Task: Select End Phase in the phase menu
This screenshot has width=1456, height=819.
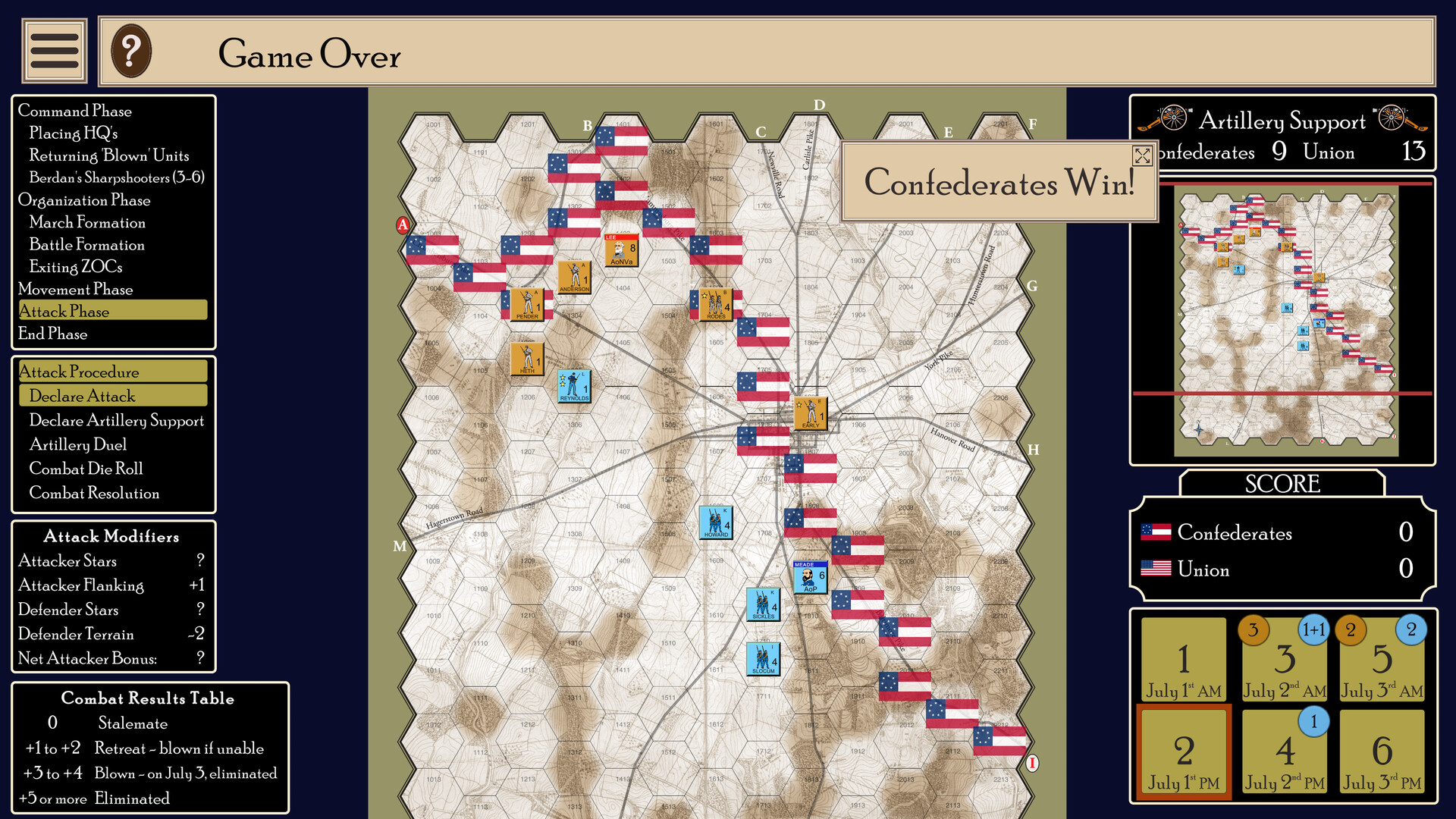Action: (53, 334)
